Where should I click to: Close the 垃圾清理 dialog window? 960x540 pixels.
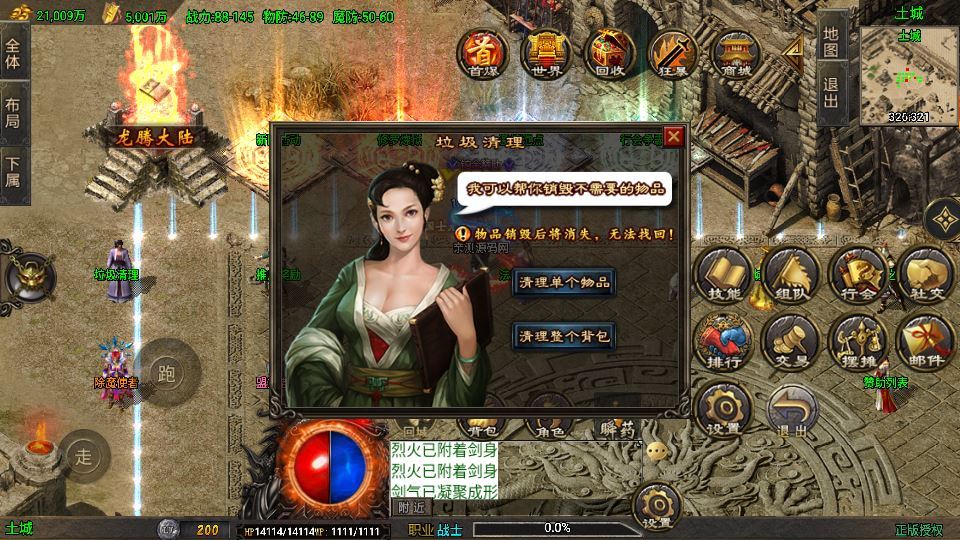675,138
